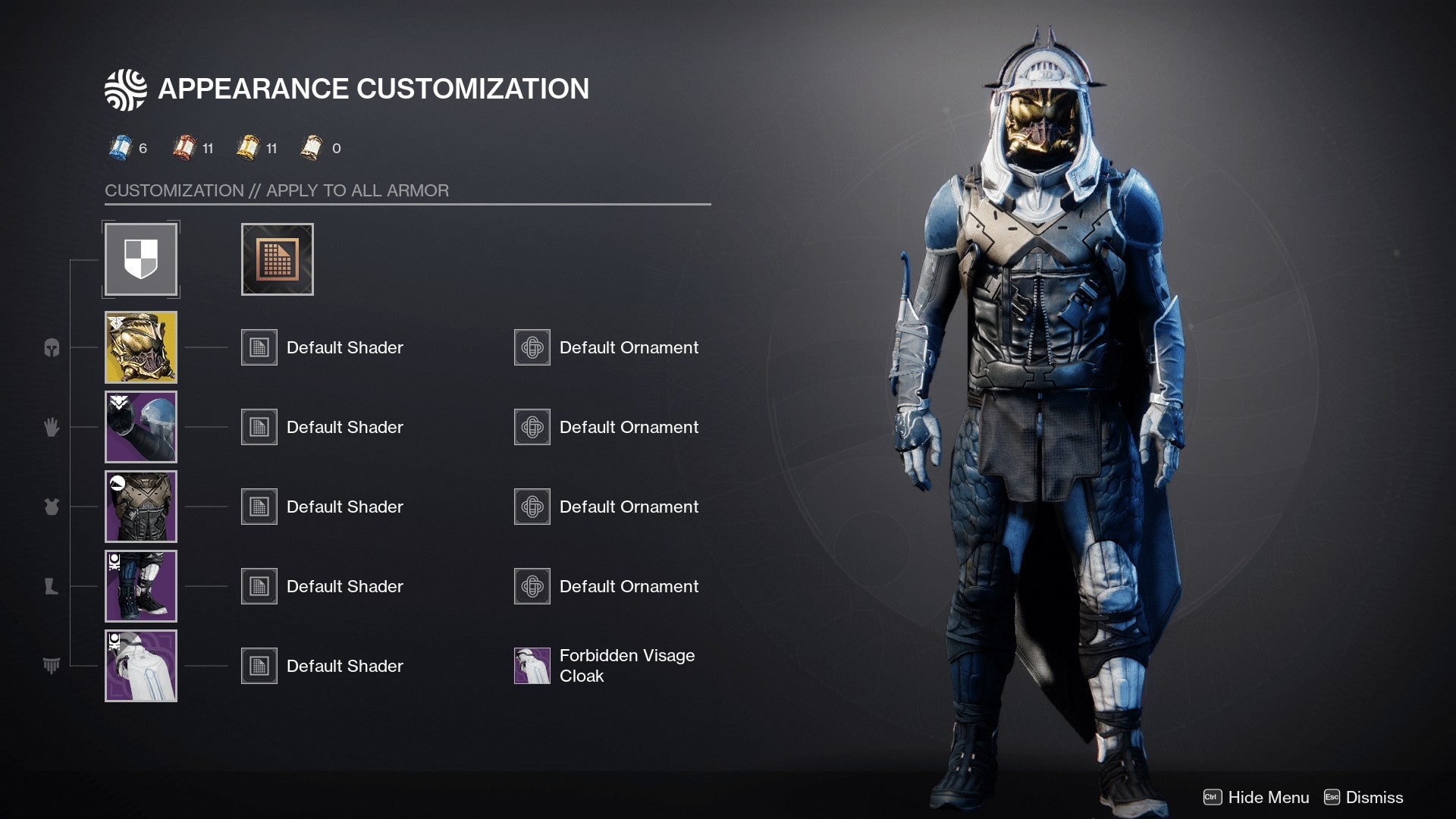Select the chest armor slot icon
The height and width of the screenshot is (819, 1456).
tap(51, 507)
